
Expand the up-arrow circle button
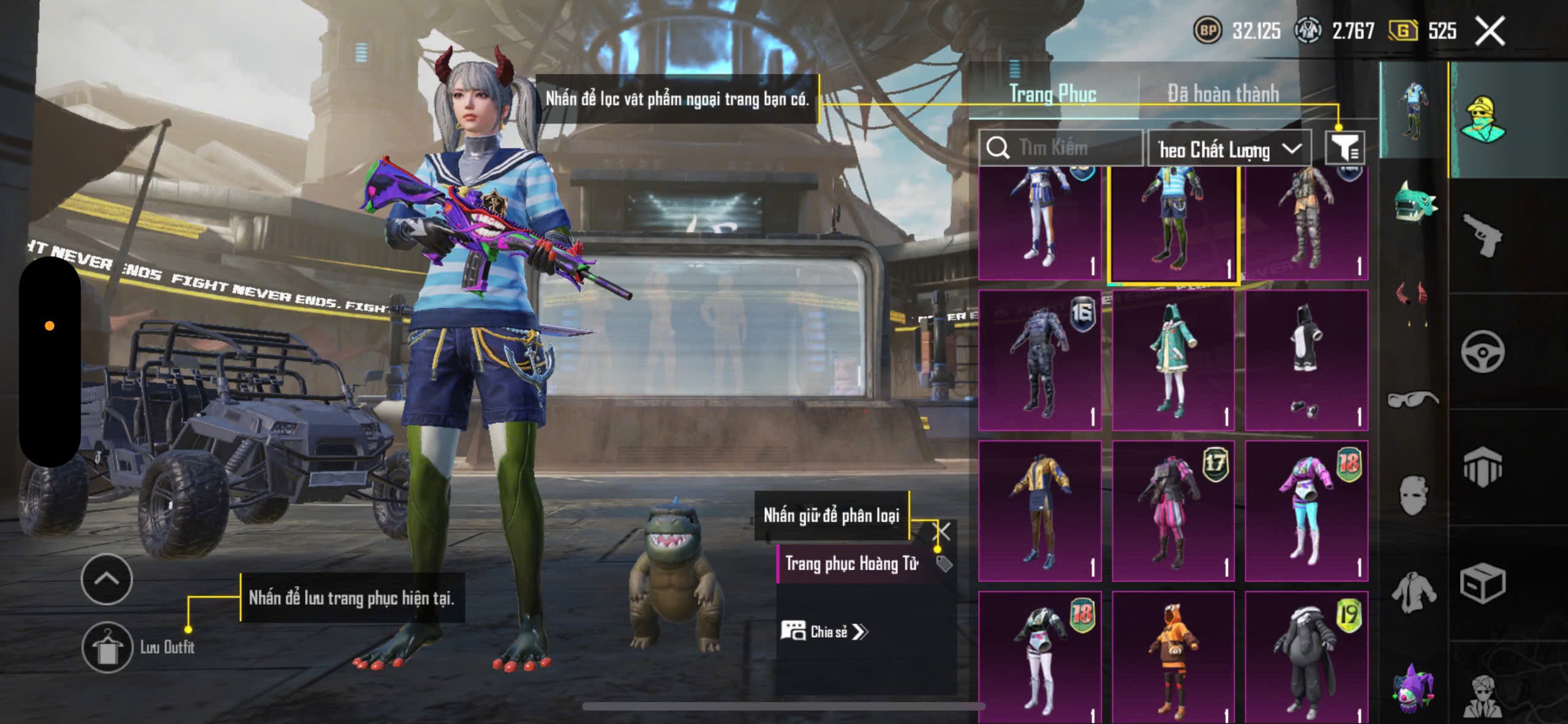pyautogui.click(x=107, y=579)
